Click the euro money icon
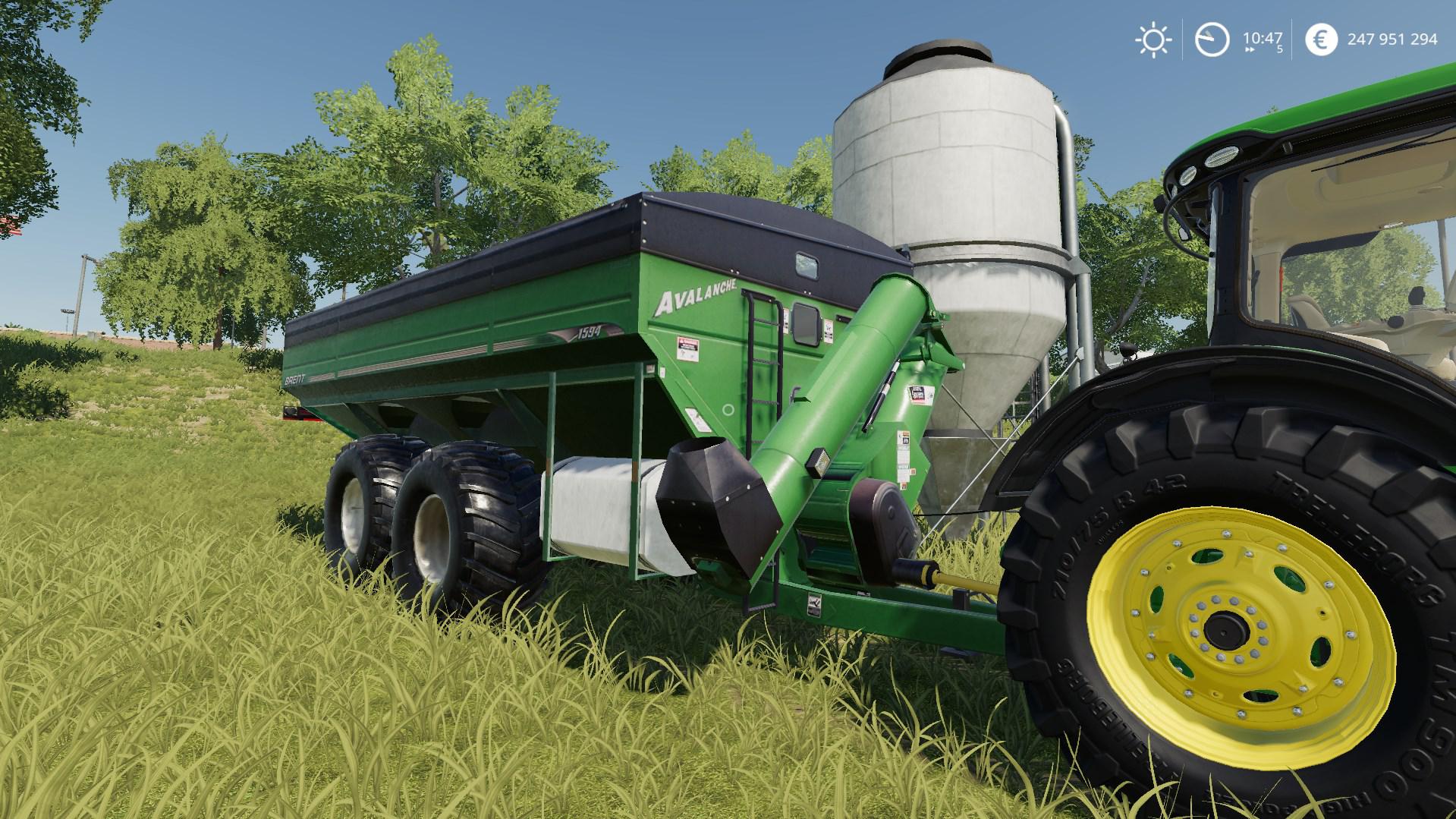This screenshot has width=1456, height=819. pyautogui.click(x=1321, y=39)
